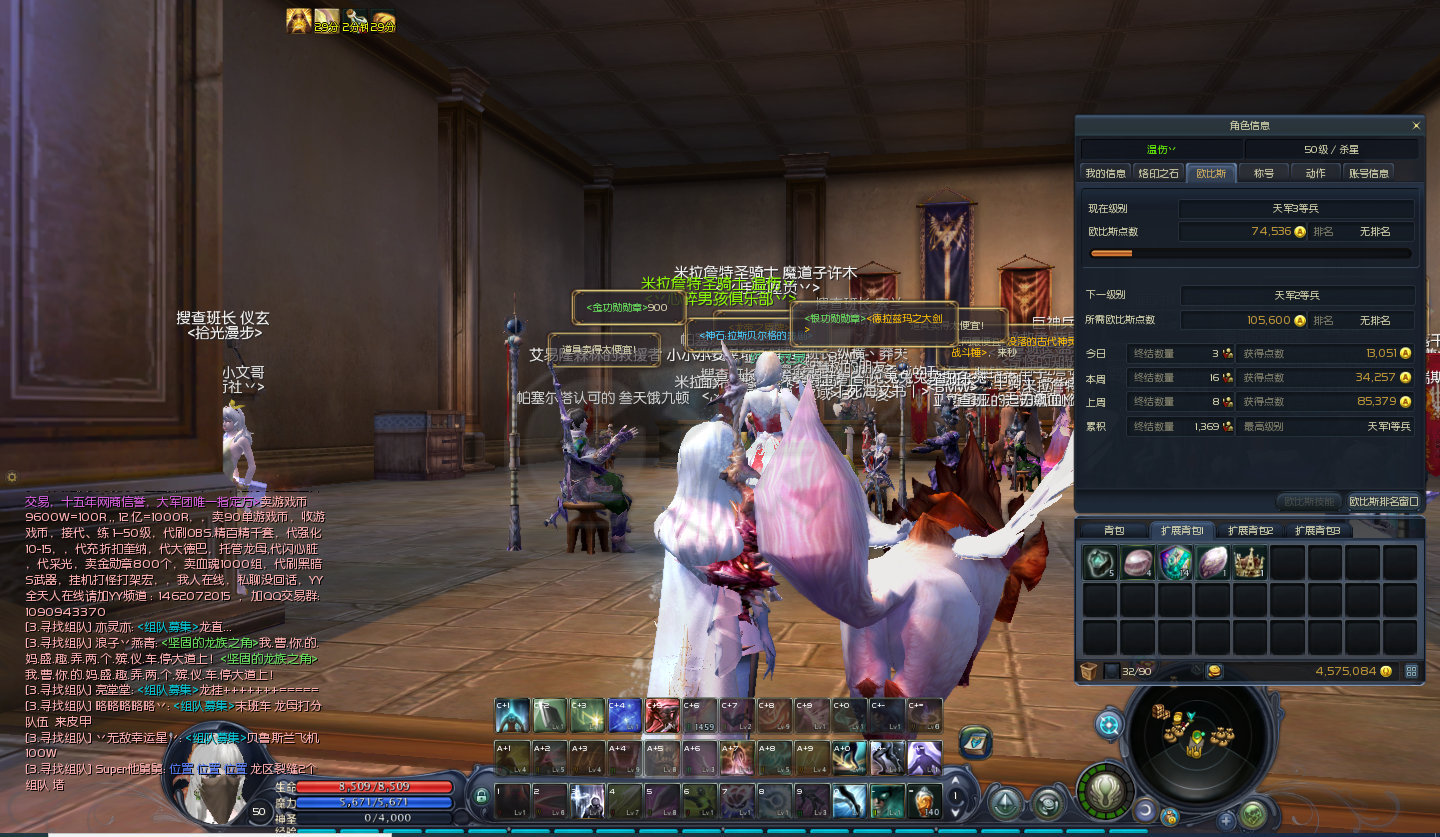Image resolution: width=1440 pixels, height=837 pixels.
Task: Open the 扩展背包2 tab
Action: [1250, 530]
